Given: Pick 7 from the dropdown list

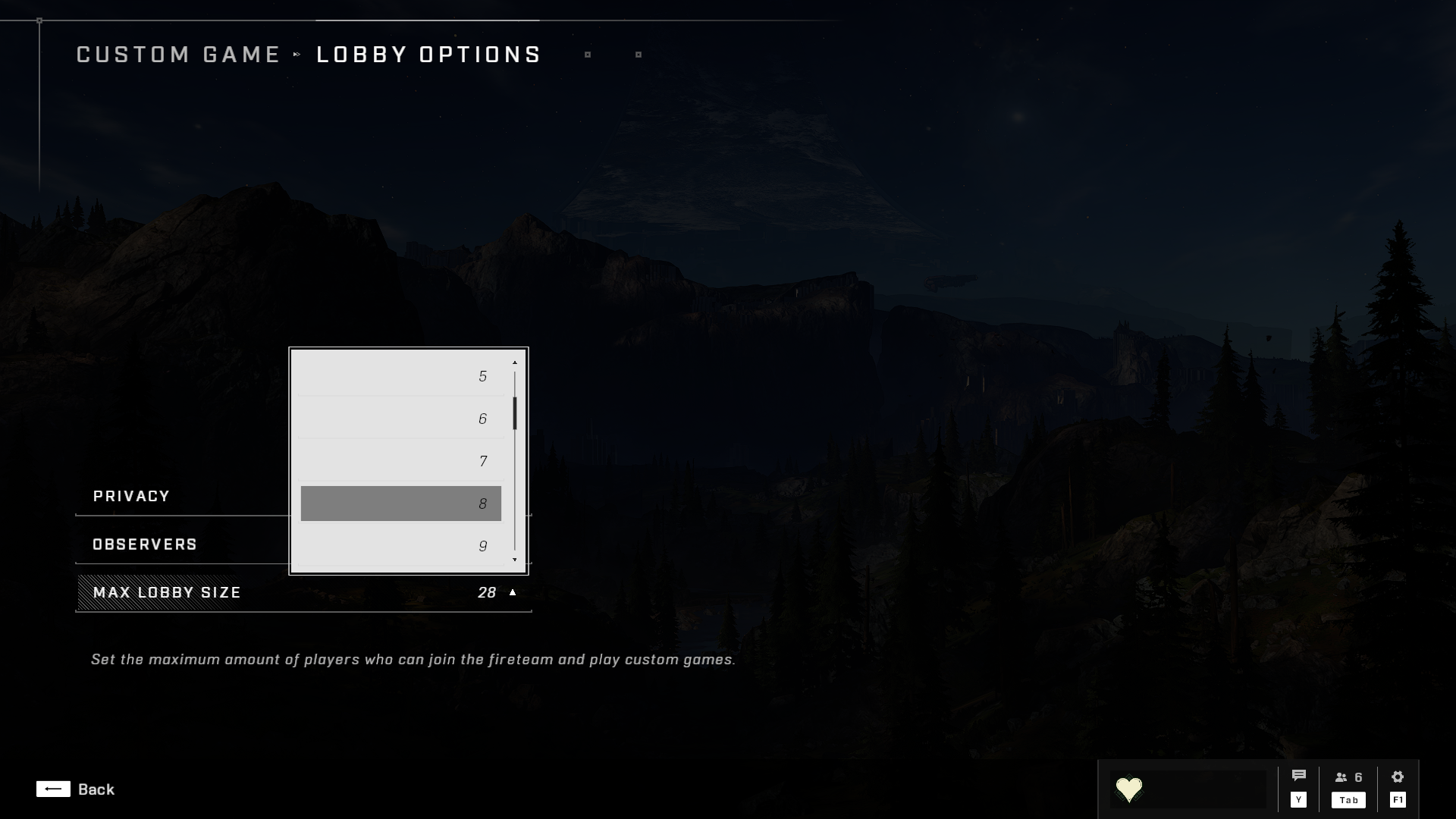Looking at the screenshot, I should (400, 461).
